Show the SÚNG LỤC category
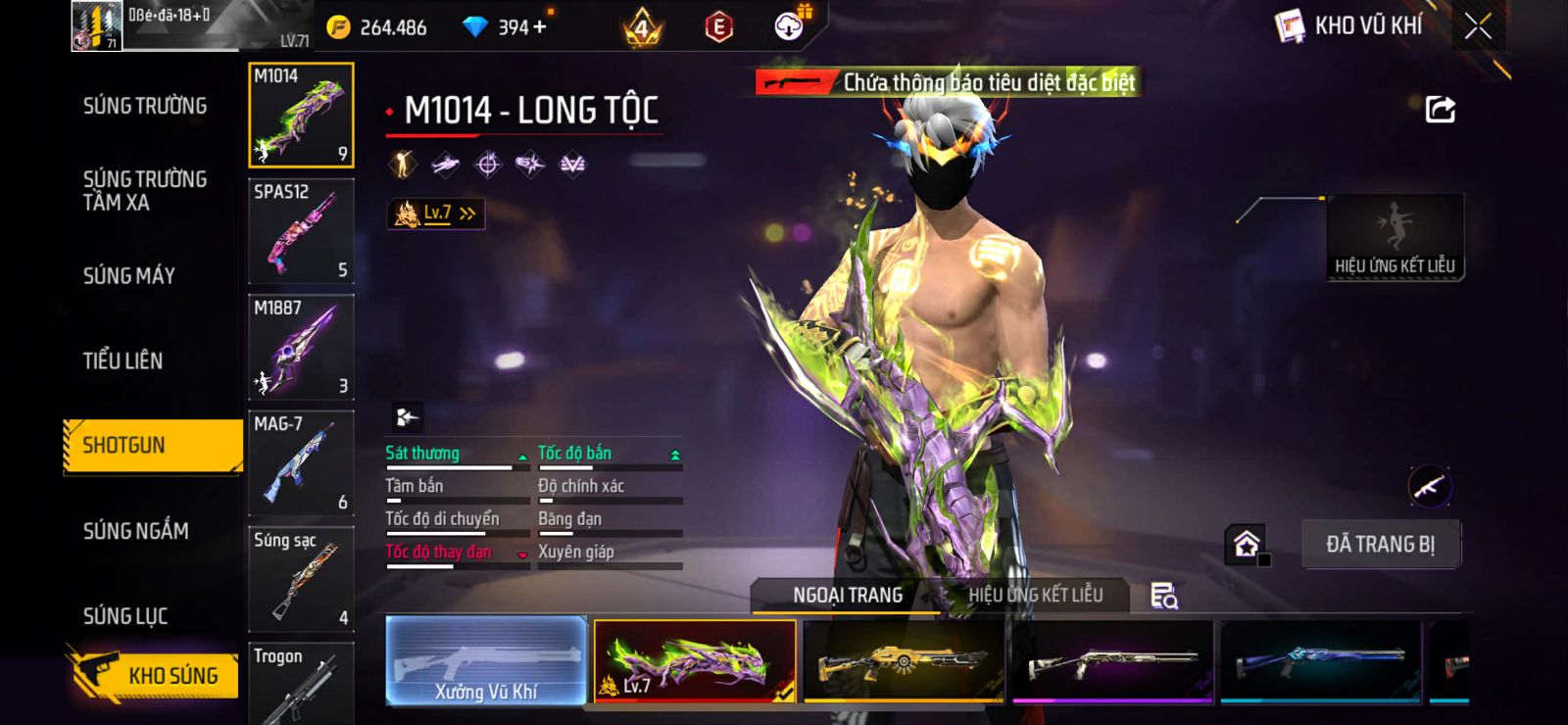Viewport: 1568px width, 725px height. tap(125, 616)
